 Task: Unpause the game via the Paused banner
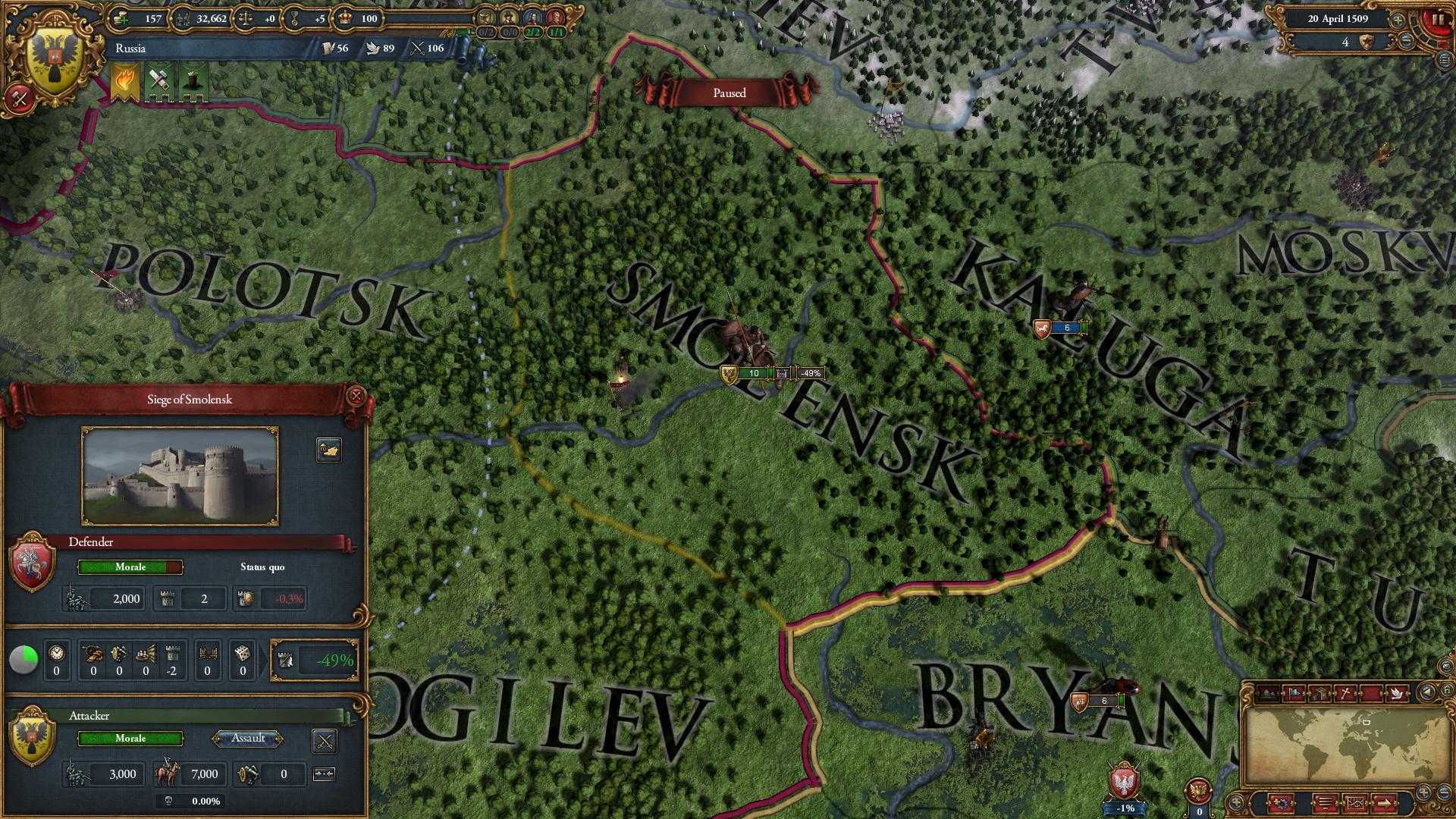point(730,93)
